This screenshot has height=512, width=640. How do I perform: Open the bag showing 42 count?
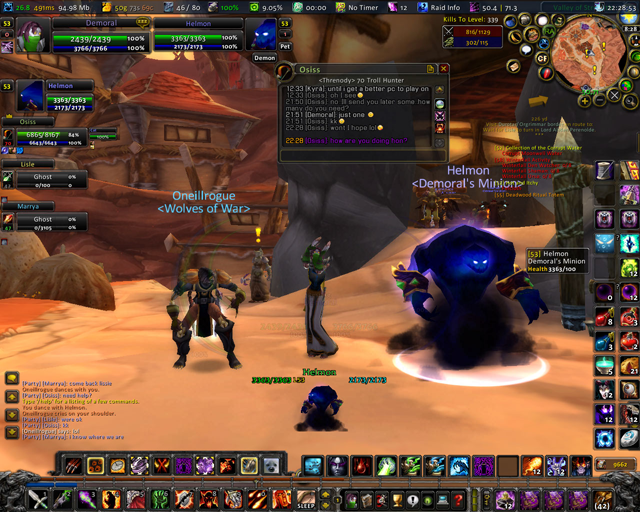coord(603,497)
